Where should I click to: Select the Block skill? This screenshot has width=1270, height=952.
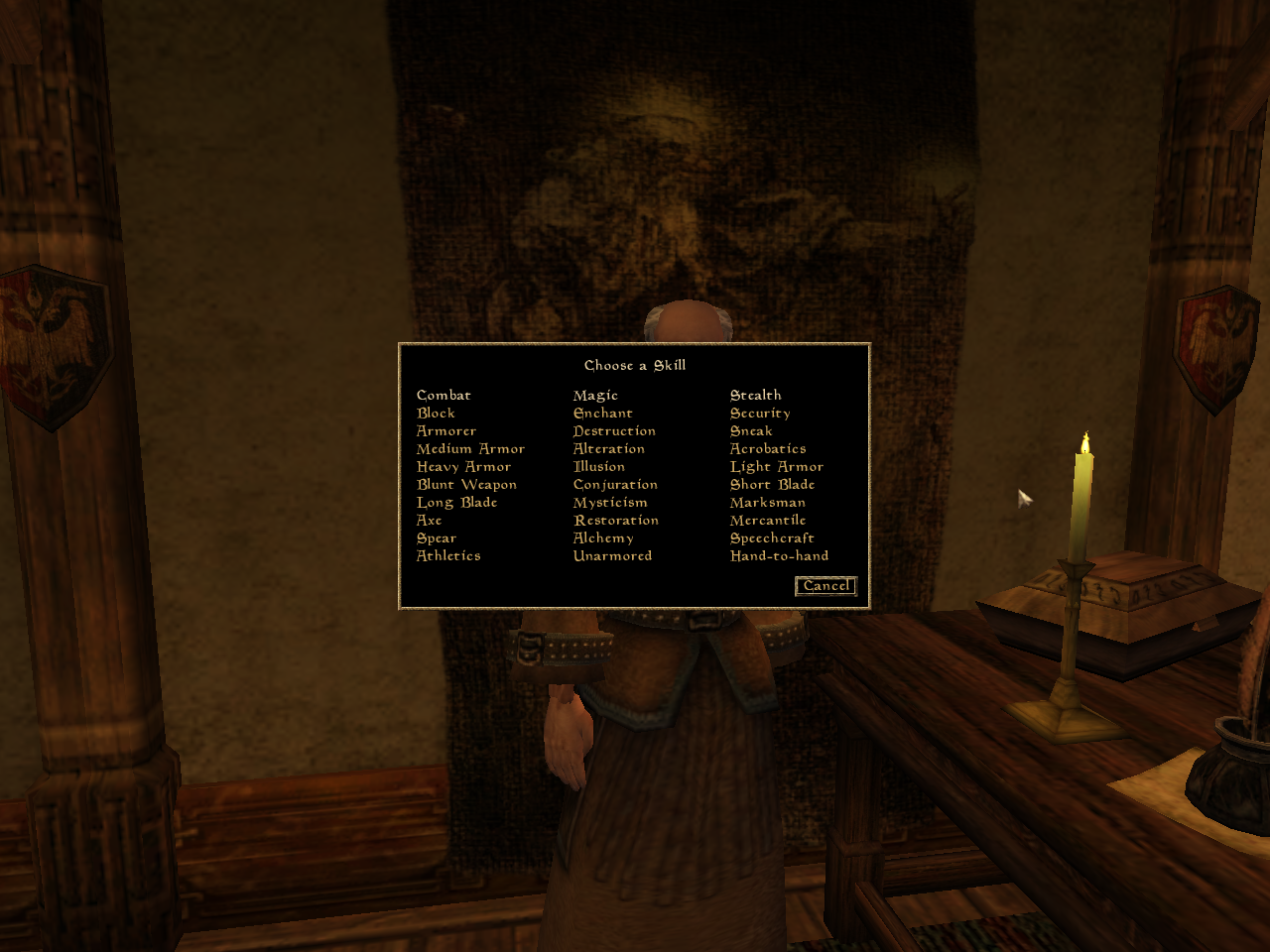pos(437,413)
